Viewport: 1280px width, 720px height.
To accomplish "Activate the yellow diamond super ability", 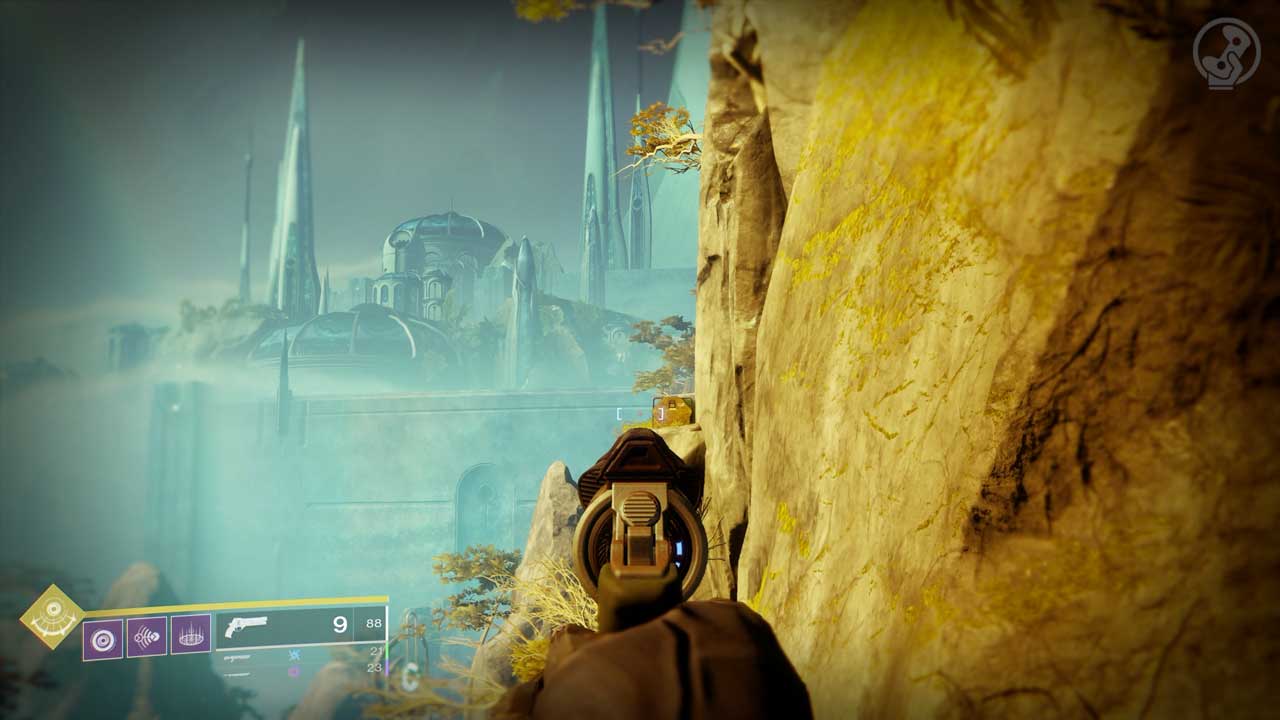I will 52,617.
